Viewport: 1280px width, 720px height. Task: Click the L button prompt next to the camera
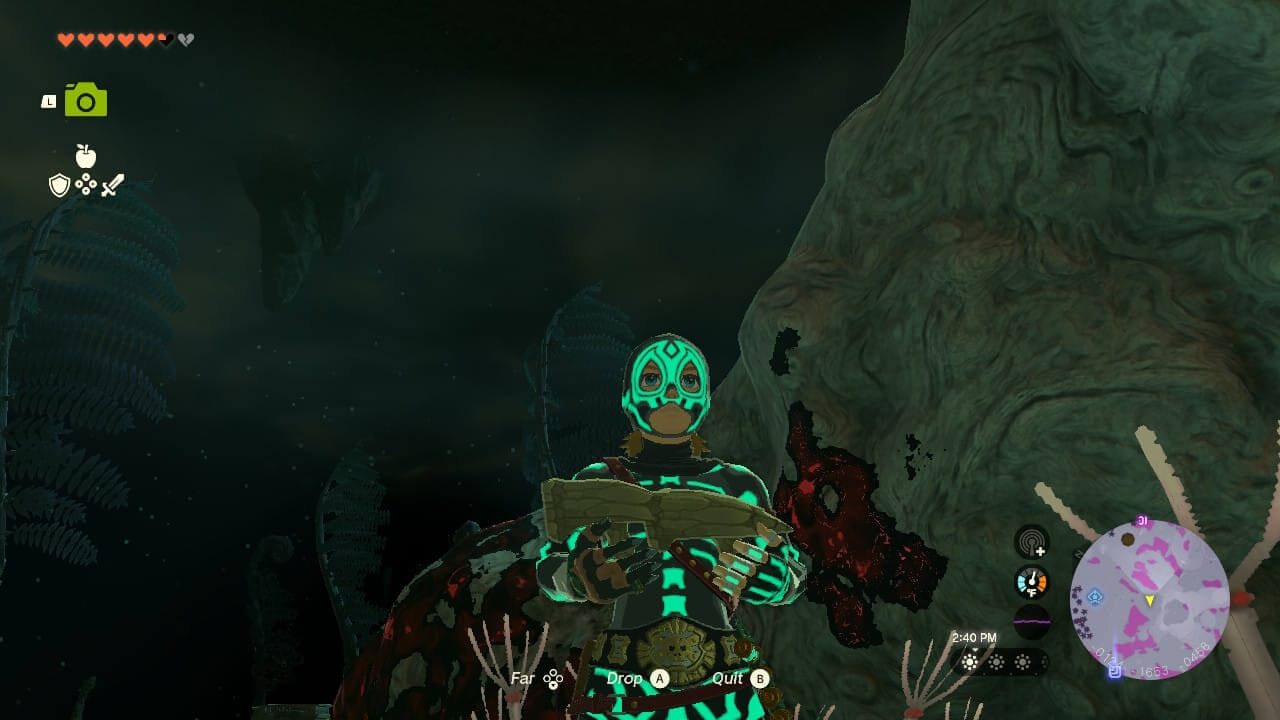(48, 99)
